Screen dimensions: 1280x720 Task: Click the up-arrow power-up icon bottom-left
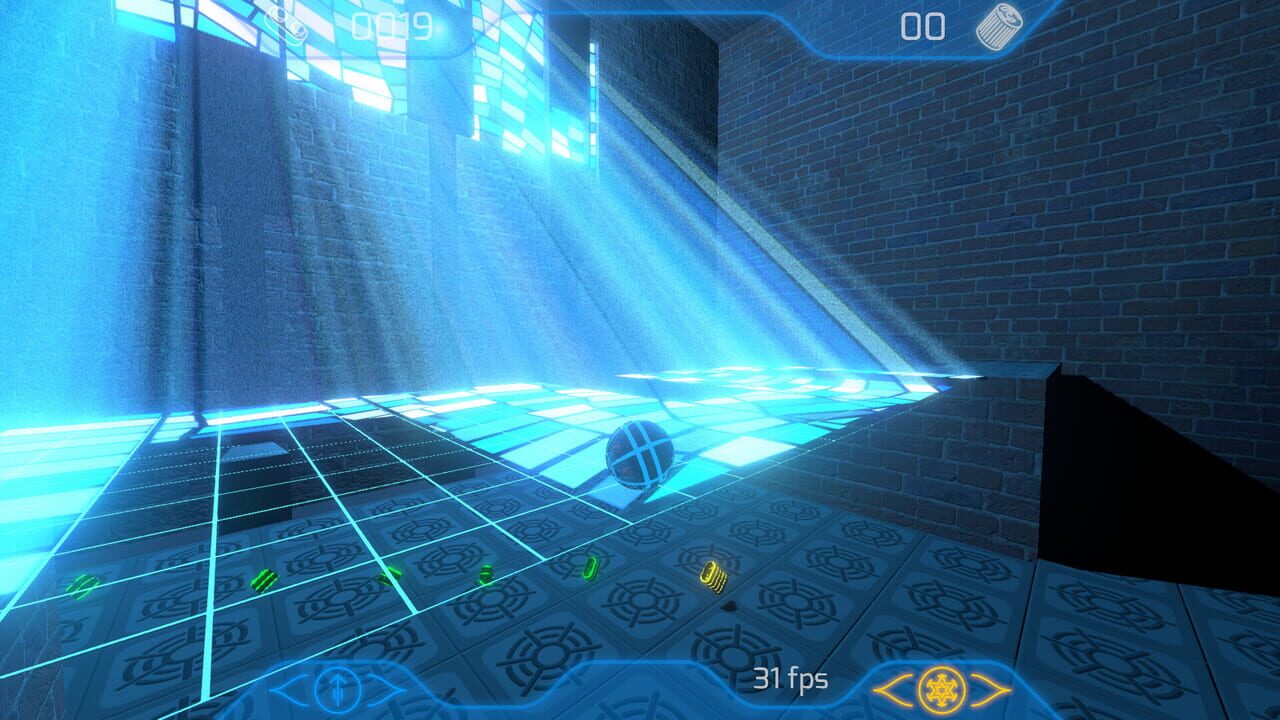click(340, 690)
